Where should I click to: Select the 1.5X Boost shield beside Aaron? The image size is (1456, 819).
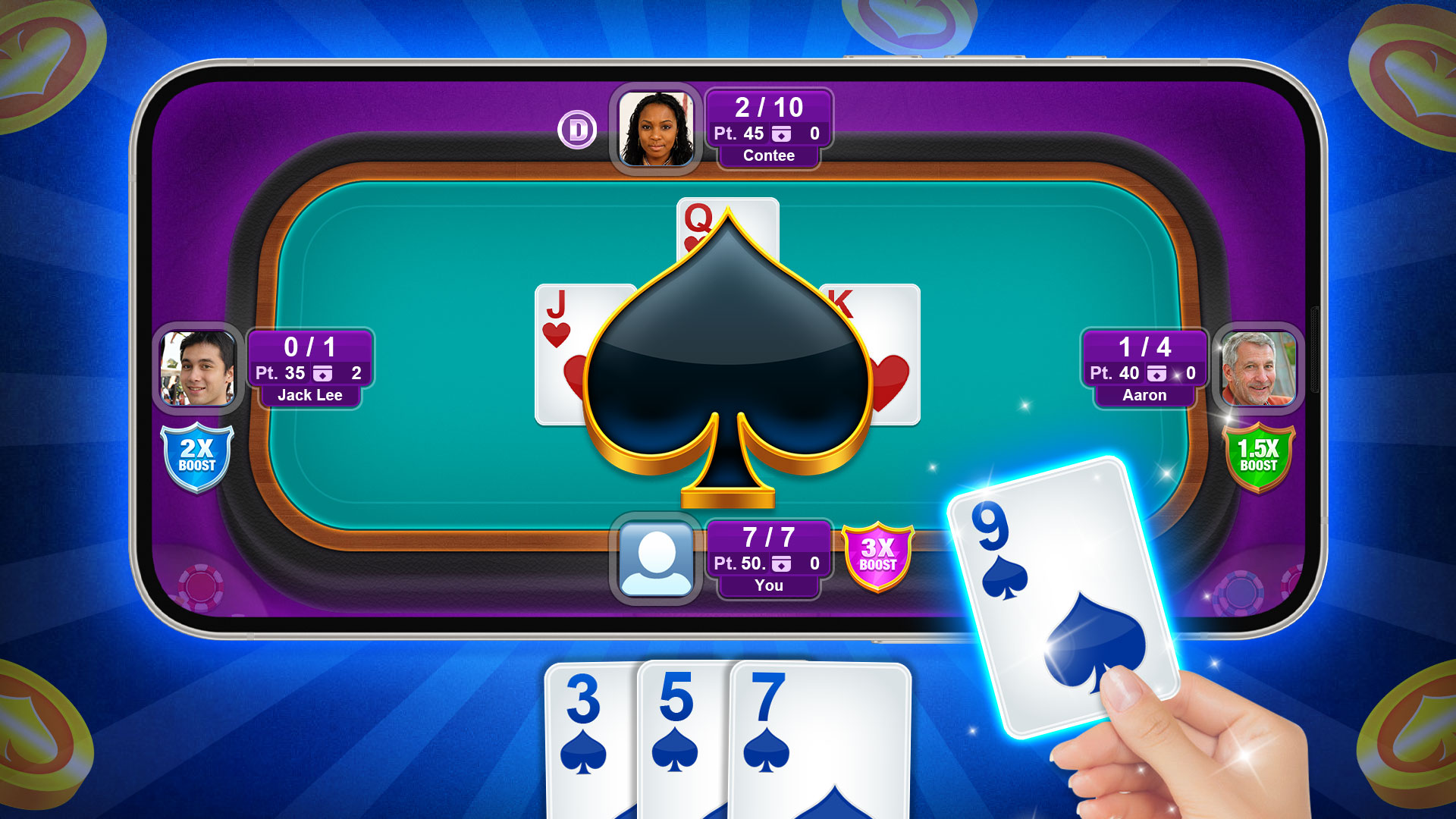tap(1258, 456)
